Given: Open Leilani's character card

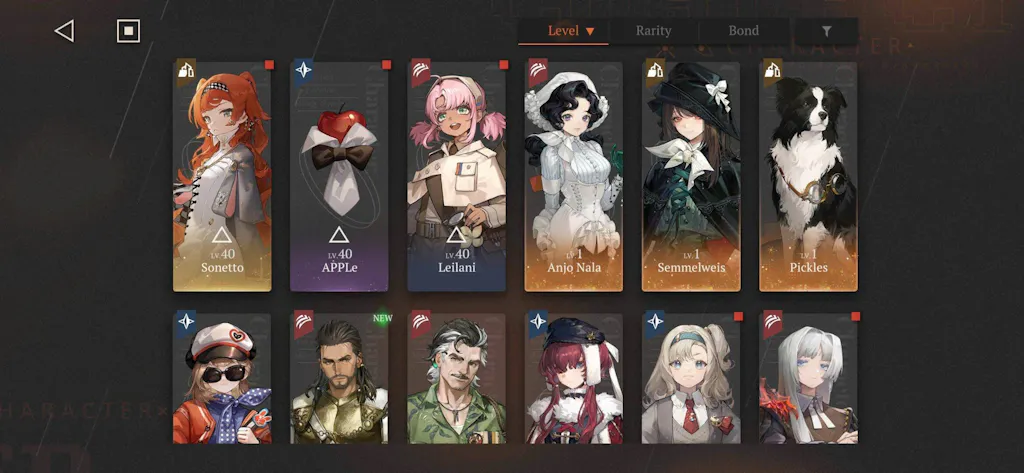Looking at the screenshot, I should click(457, 176).
